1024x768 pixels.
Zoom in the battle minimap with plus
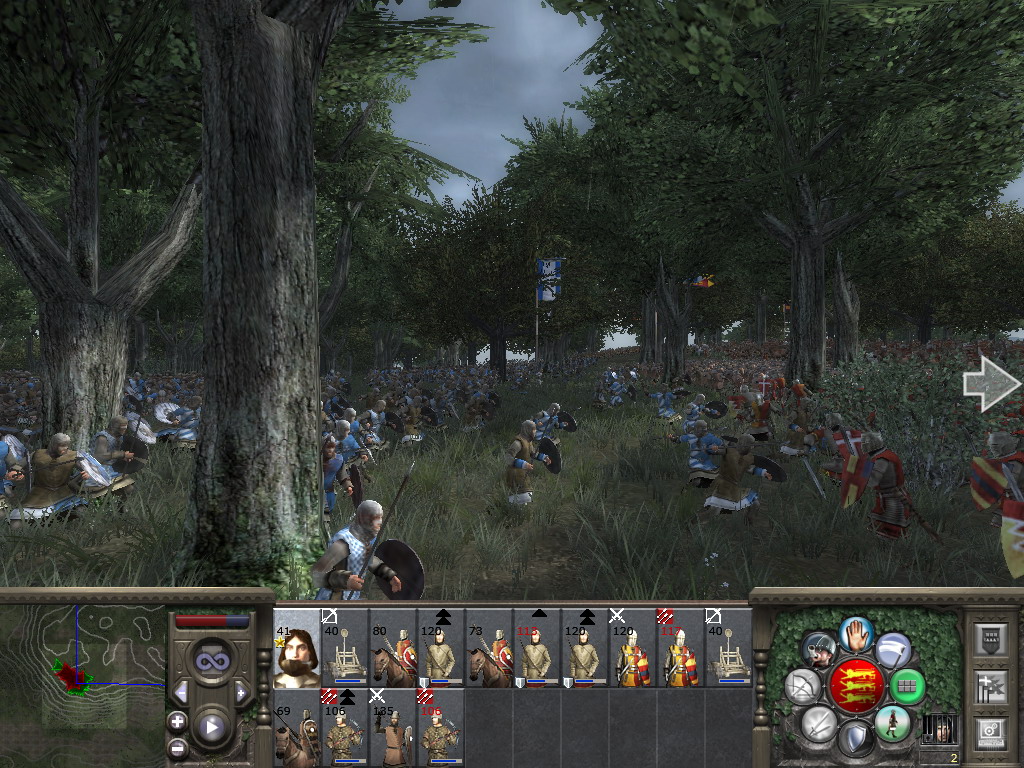click(x=177, y=721)
